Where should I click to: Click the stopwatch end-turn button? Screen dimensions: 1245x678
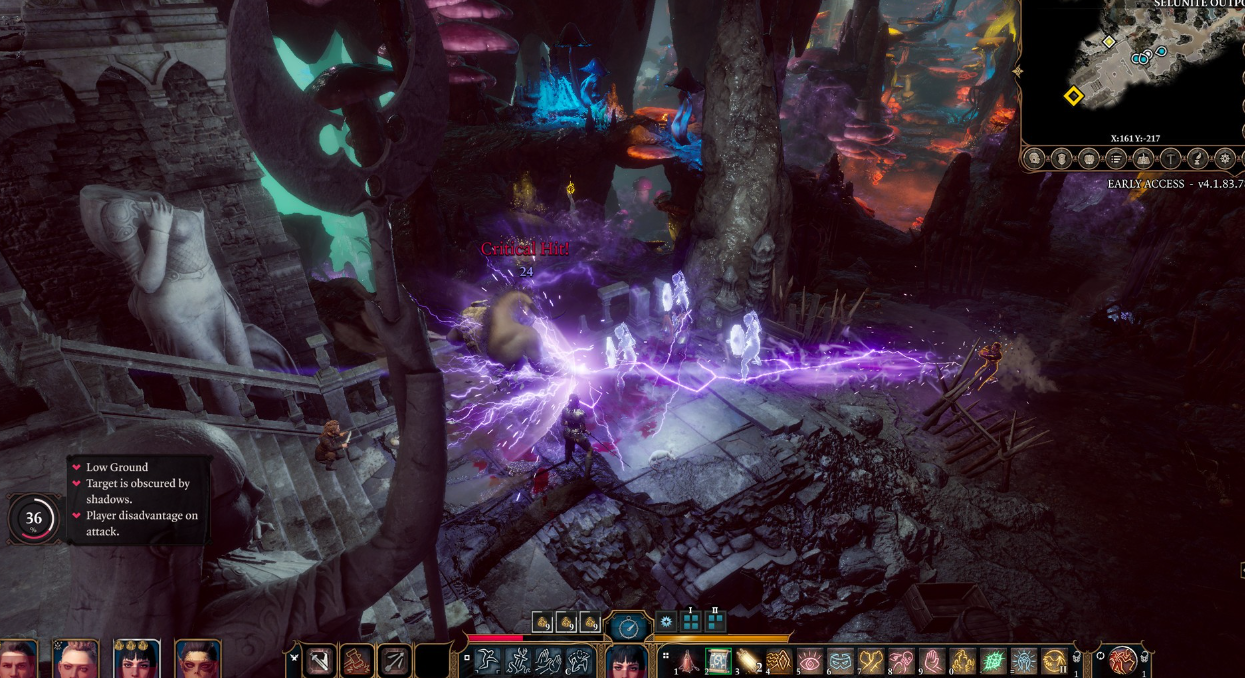629,627
